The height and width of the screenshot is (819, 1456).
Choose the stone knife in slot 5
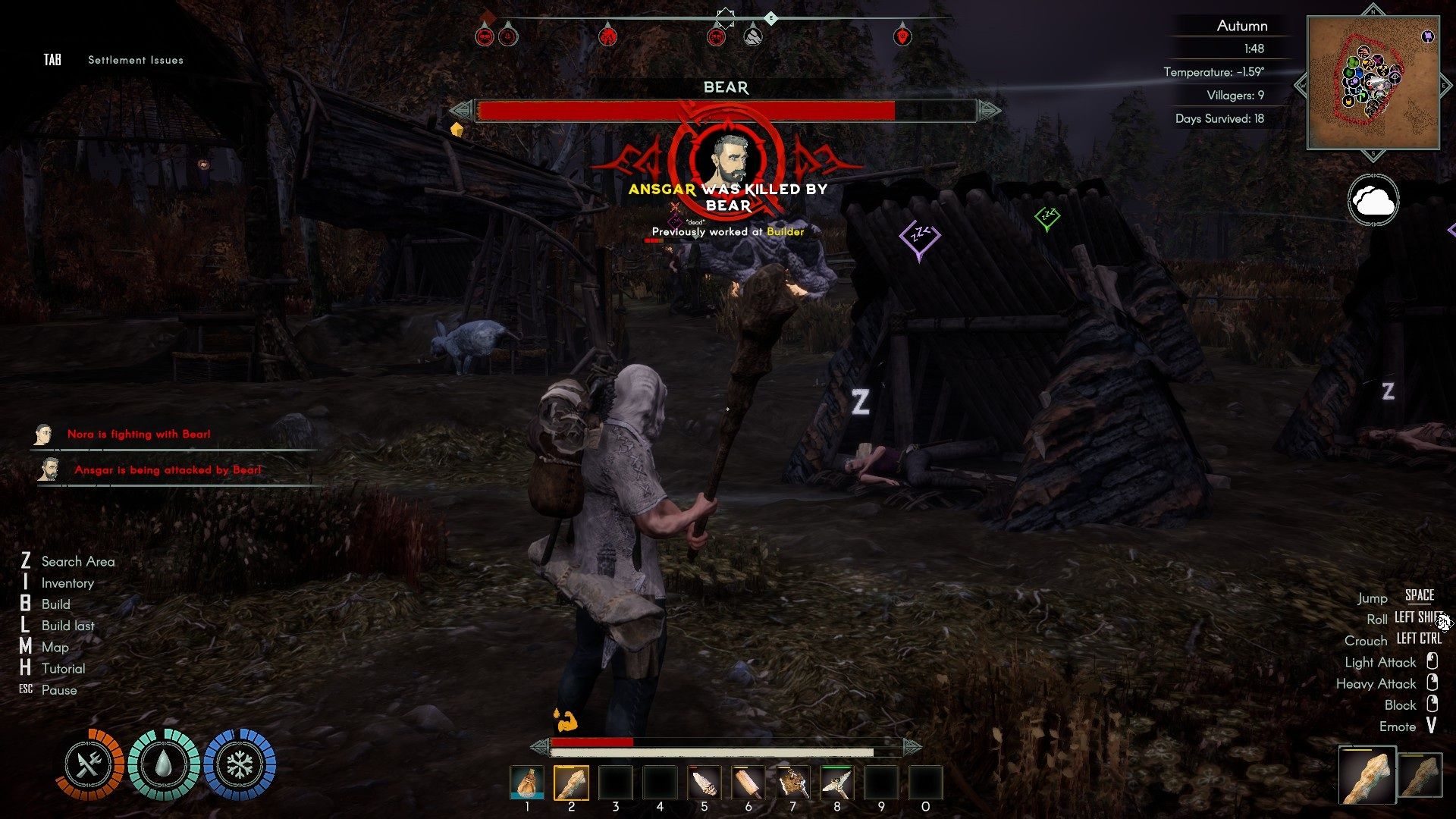click(704, 783)
